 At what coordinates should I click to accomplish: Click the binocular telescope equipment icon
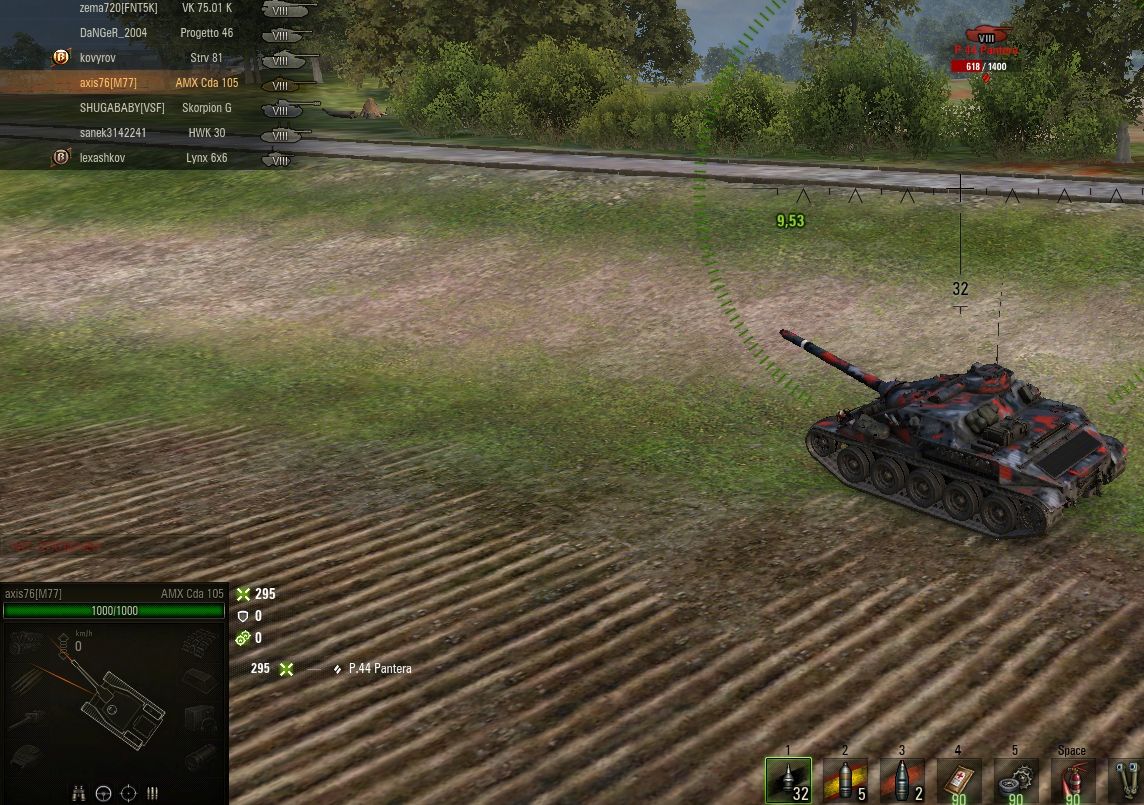coord(1124,779)
